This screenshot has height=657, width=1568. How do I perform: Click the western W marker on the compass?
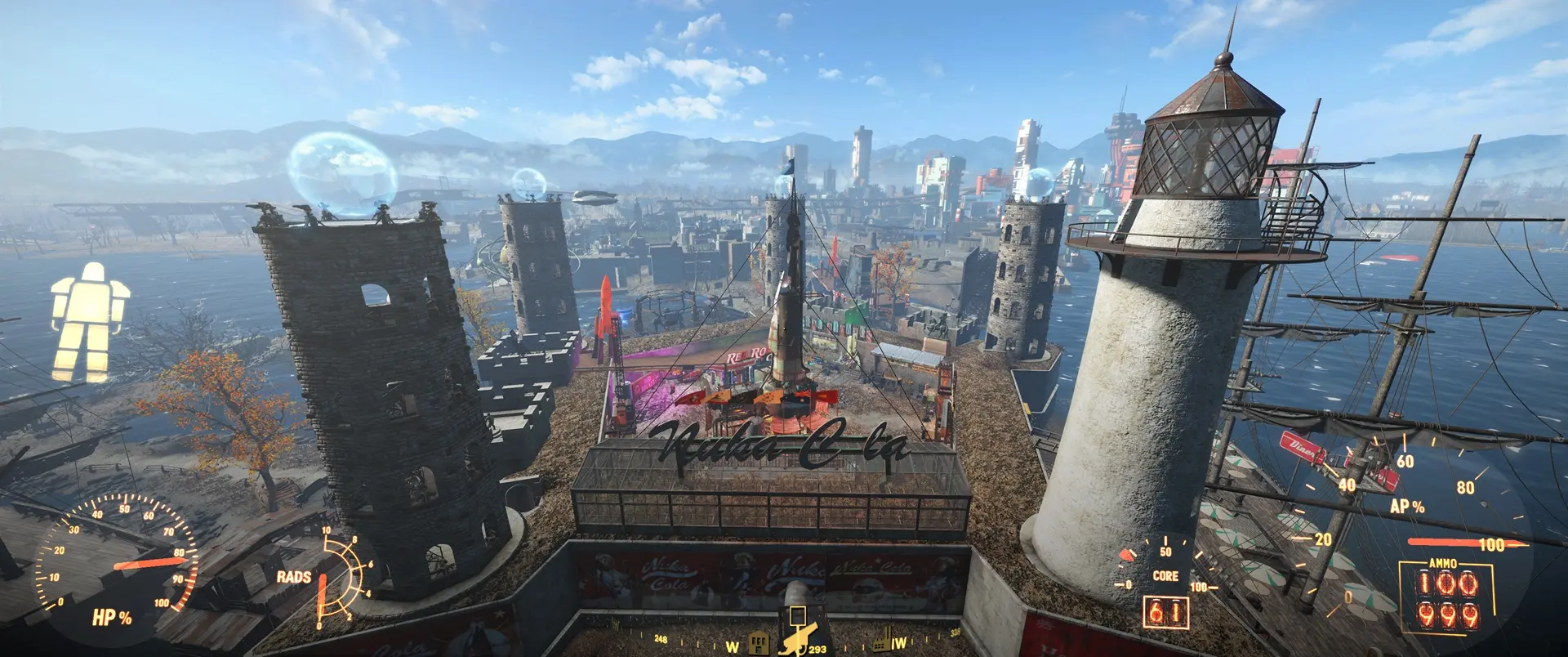pos(733,646)
